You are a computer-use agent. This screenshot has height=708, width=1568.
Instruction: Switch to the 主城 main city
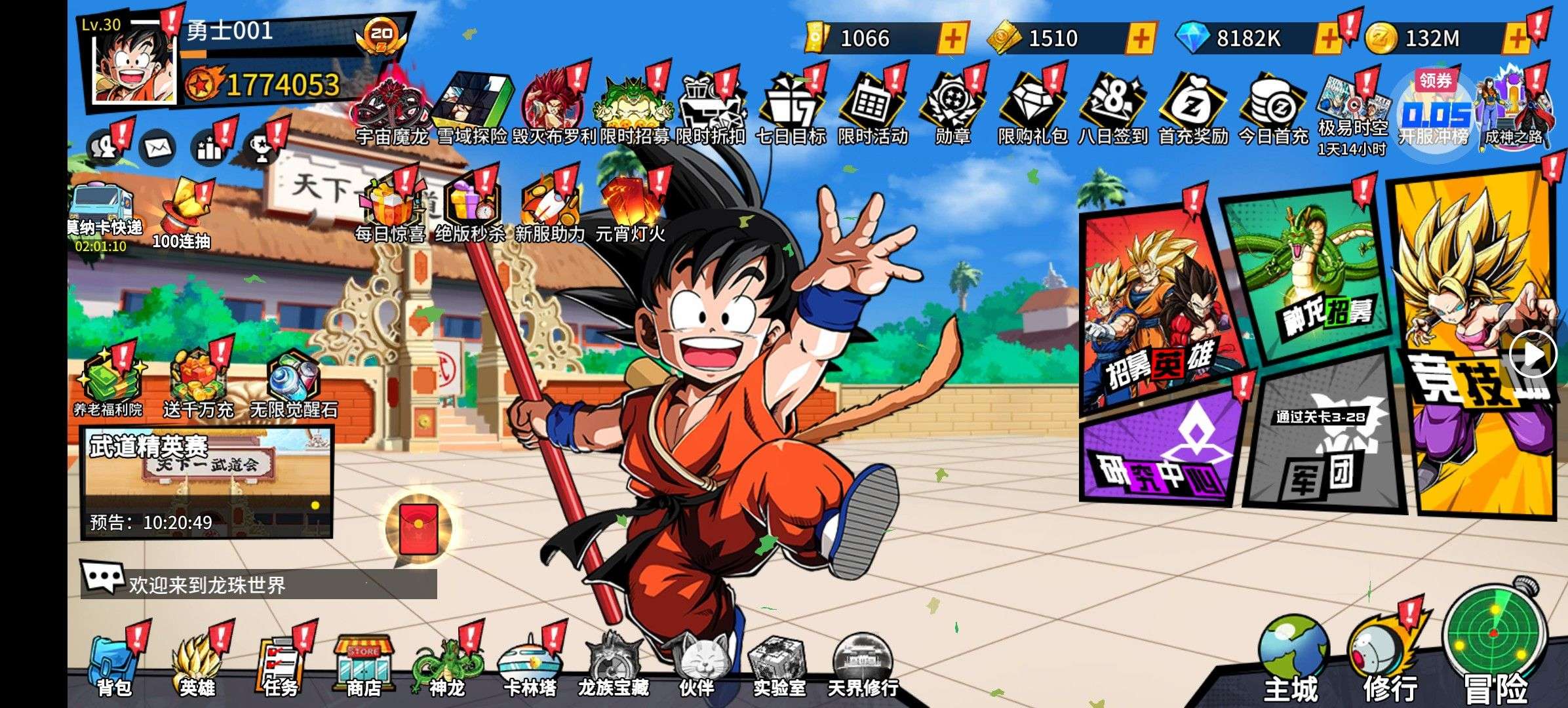(1291, 662)
